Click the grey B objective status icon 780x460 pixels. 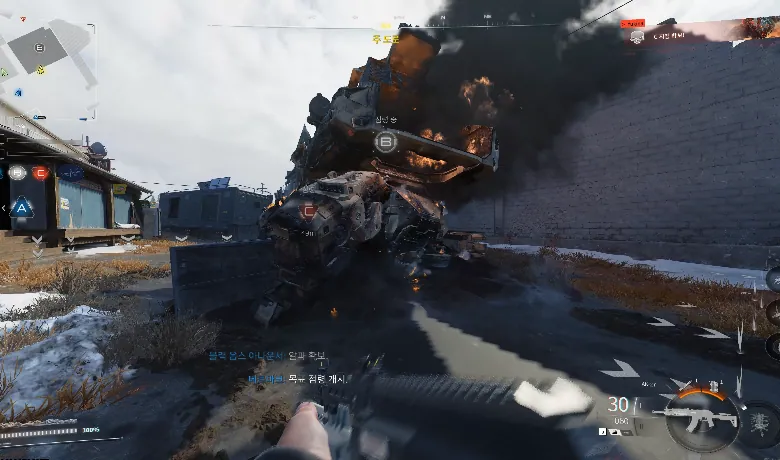[x=17, y=172]
